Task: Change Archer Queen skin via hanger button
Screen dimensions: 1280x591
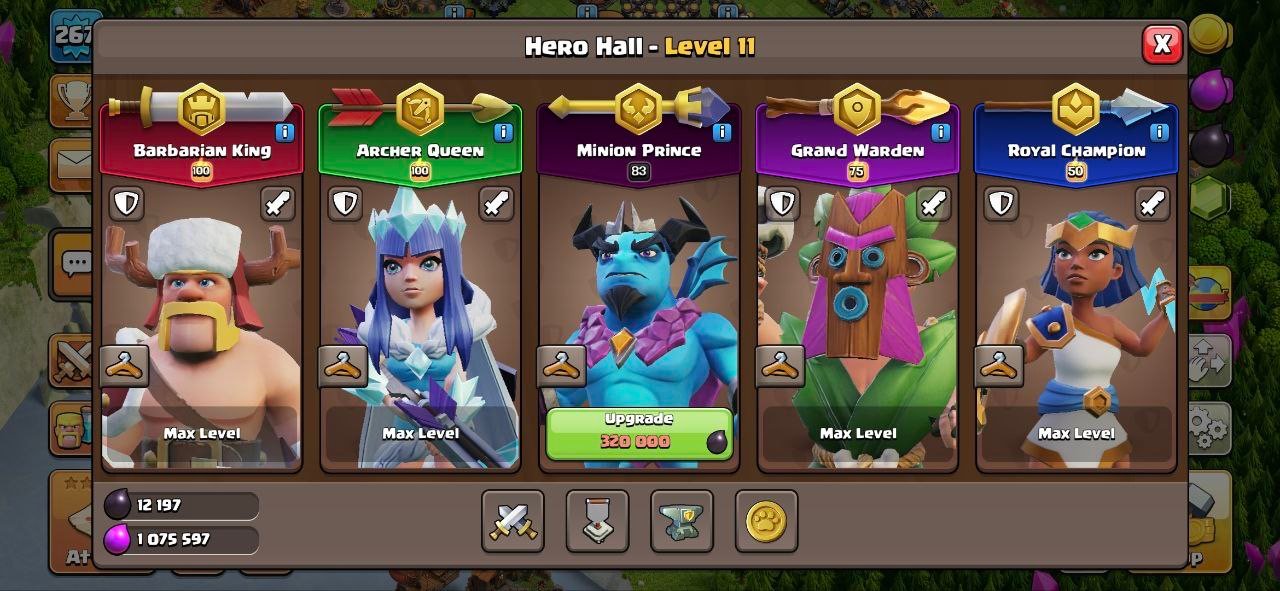Action: [343, 366]
